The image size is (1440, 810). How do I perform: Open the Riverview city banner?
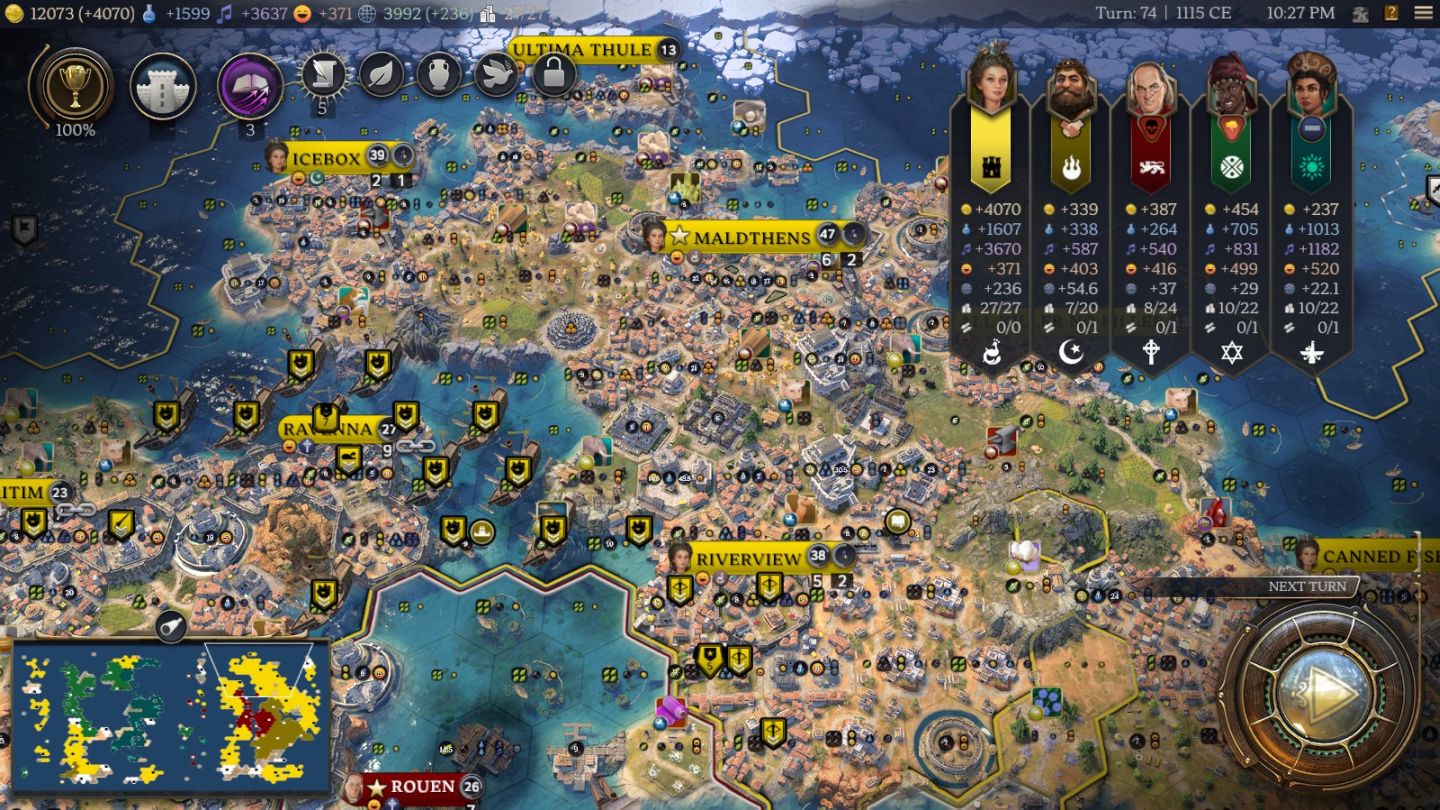click(x=749, y=558)
